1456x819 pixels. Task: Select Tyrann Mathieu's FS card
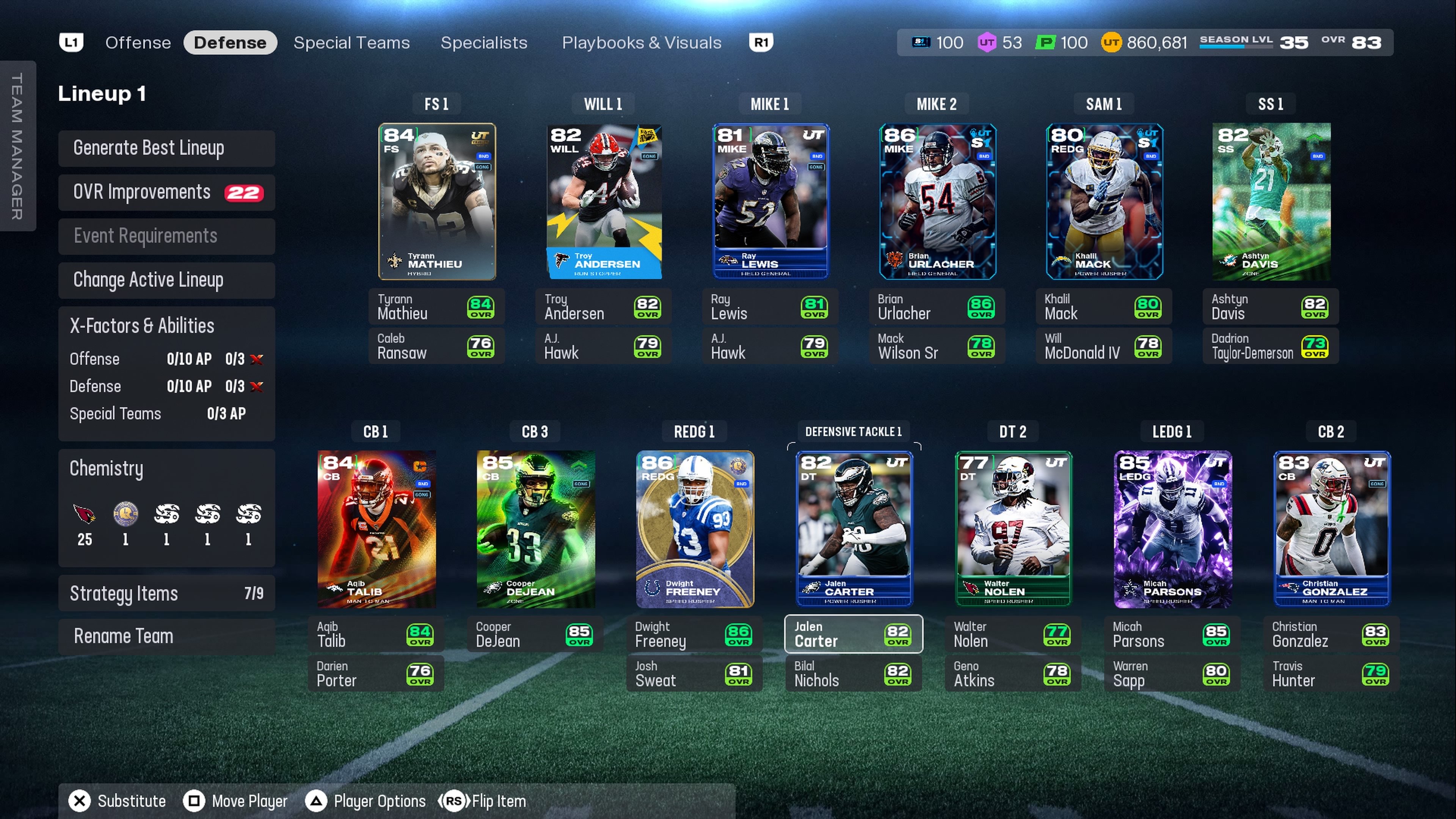point(436,201)
